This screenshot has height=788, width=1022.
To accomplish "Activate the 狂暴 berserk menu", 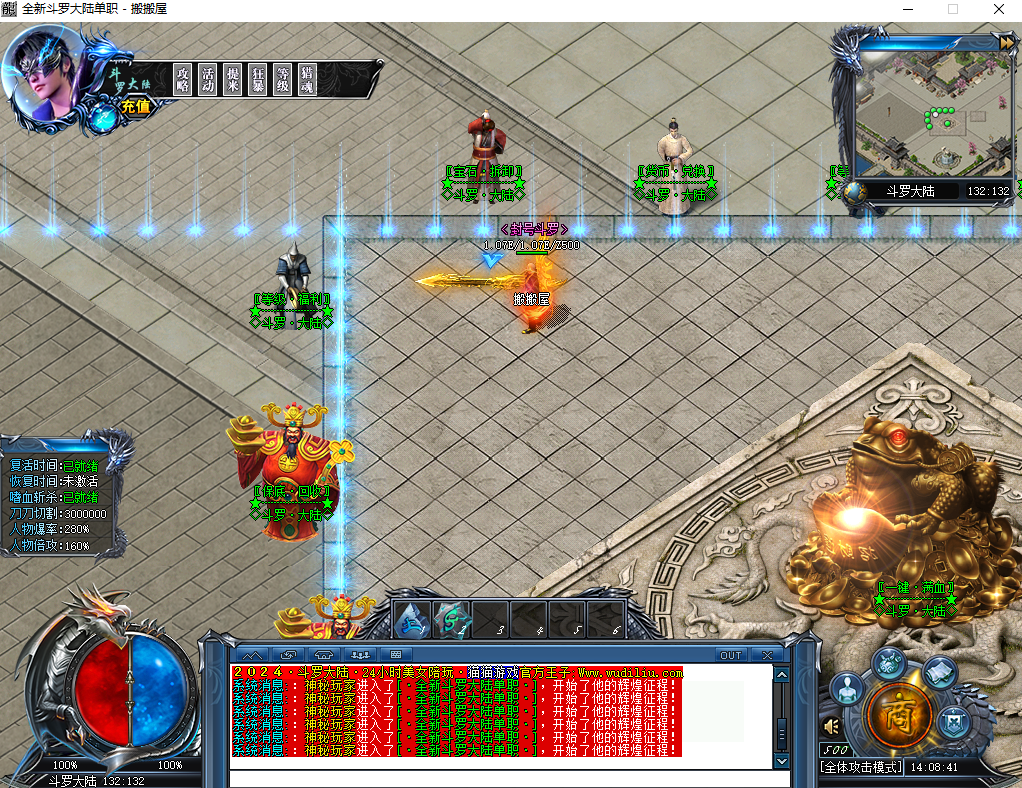I will click(x=257, y=80).
